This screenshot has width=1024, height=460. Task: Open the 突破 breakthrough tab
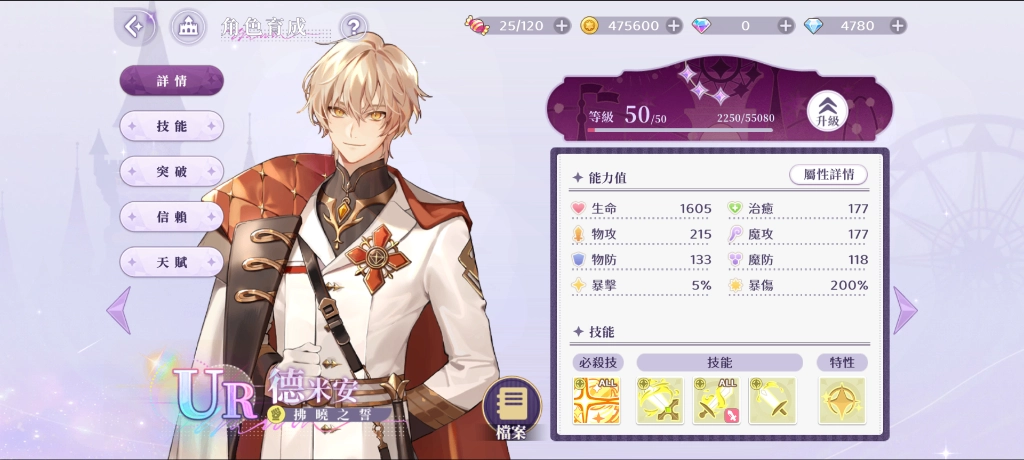pyautogui.click(x=171, y=171)
